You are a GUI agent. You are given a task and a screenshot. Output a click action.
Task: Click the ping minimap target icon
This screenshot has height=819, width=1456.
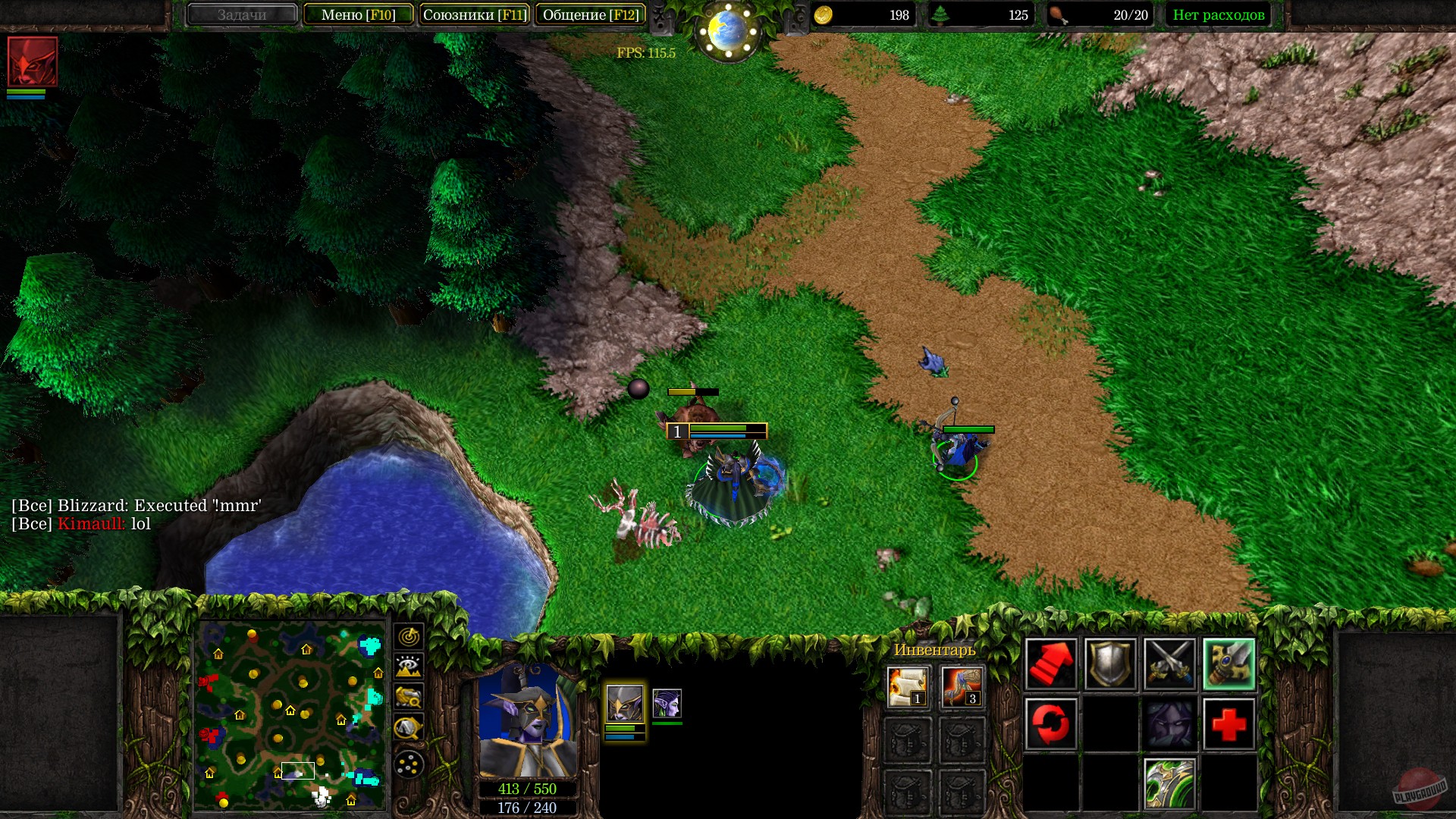(x=409, y=636)
